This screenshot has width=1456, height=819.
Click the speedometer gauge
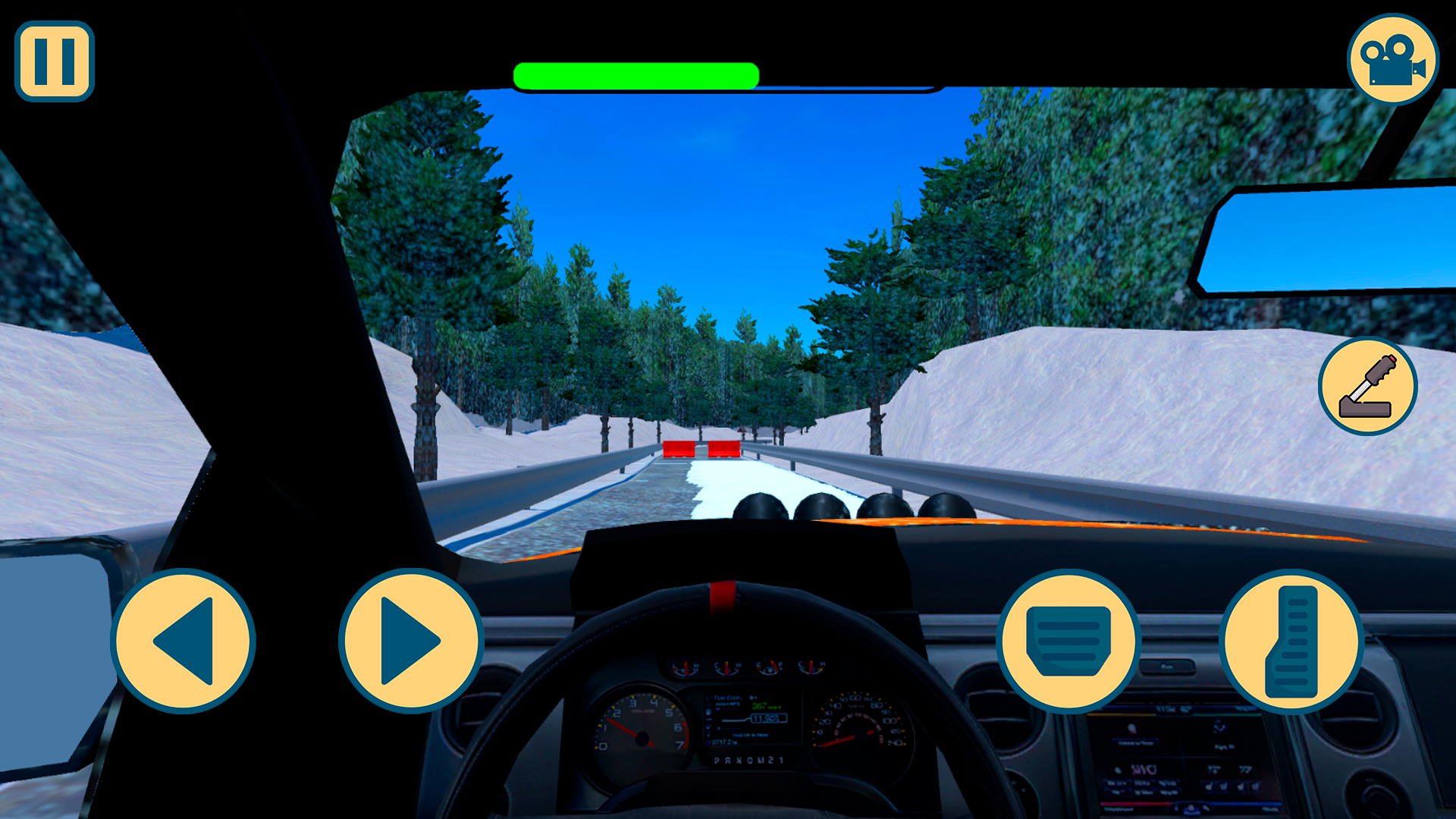pyautogui.click(x=859, y=732)
